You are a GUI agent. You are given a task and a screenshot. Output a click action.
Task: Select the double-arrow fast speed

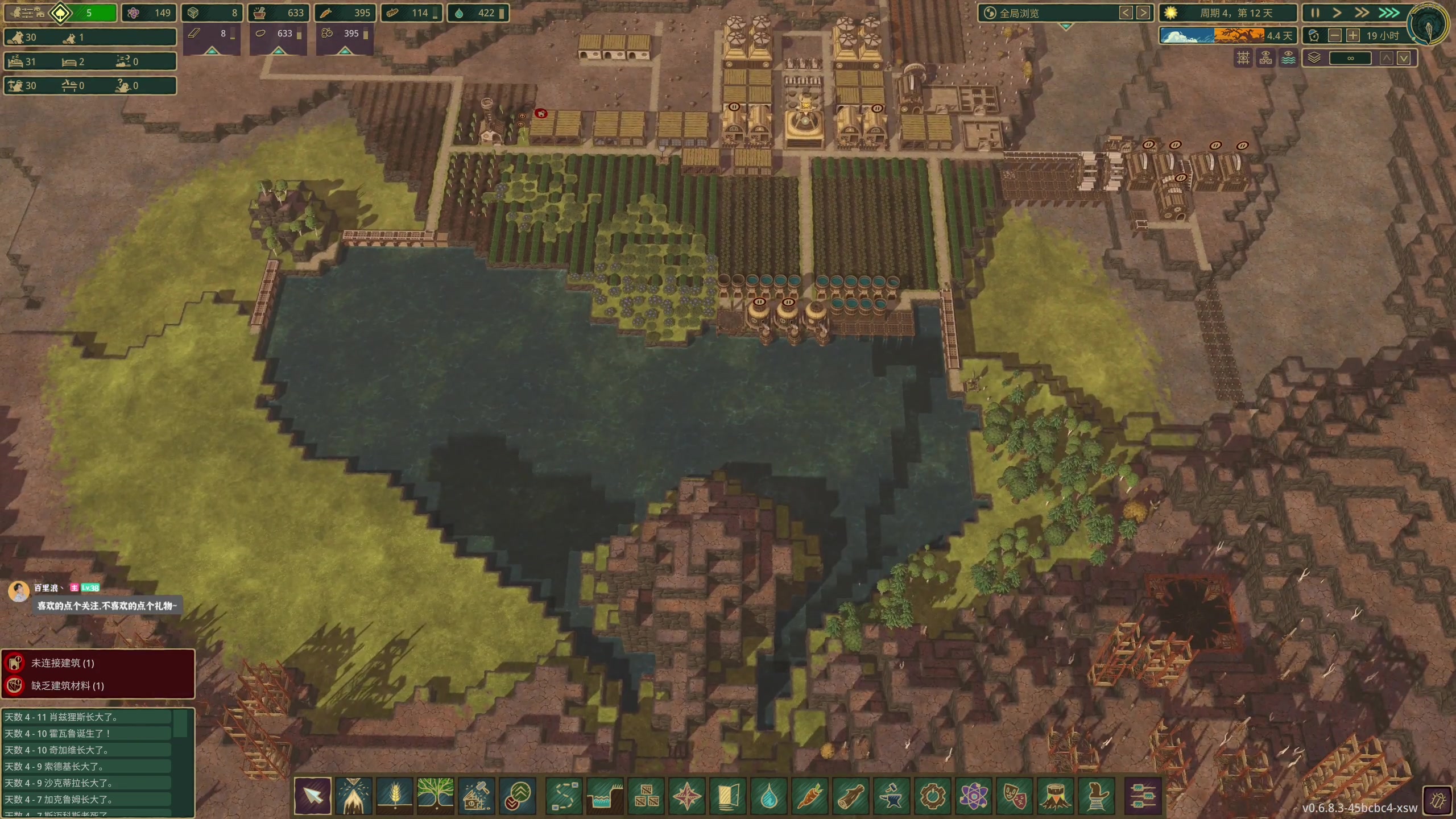click(x=1362, y=13)
